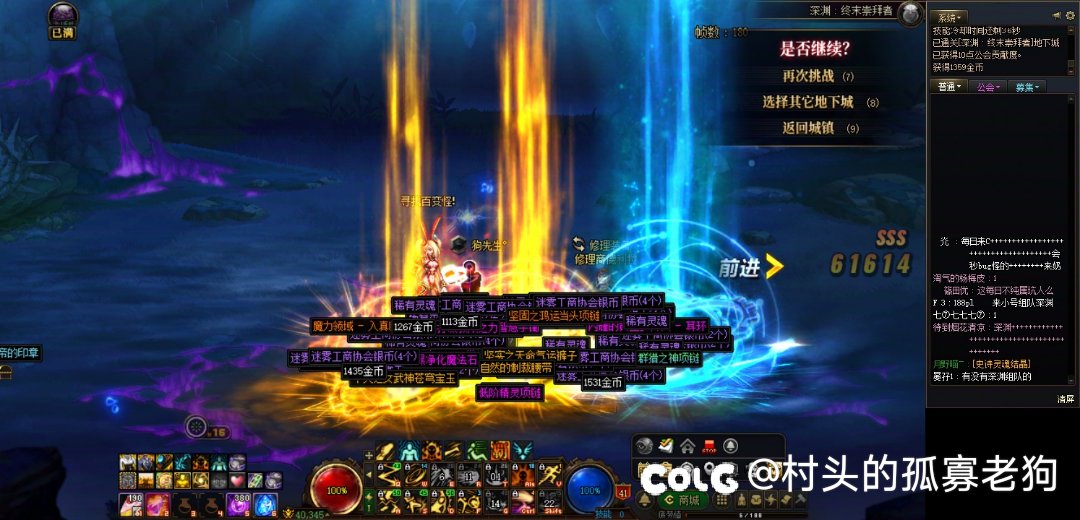Viewport: 1080px width, 520px height.
Task: Activate the running figure skill icon
Action: (549, 475)
